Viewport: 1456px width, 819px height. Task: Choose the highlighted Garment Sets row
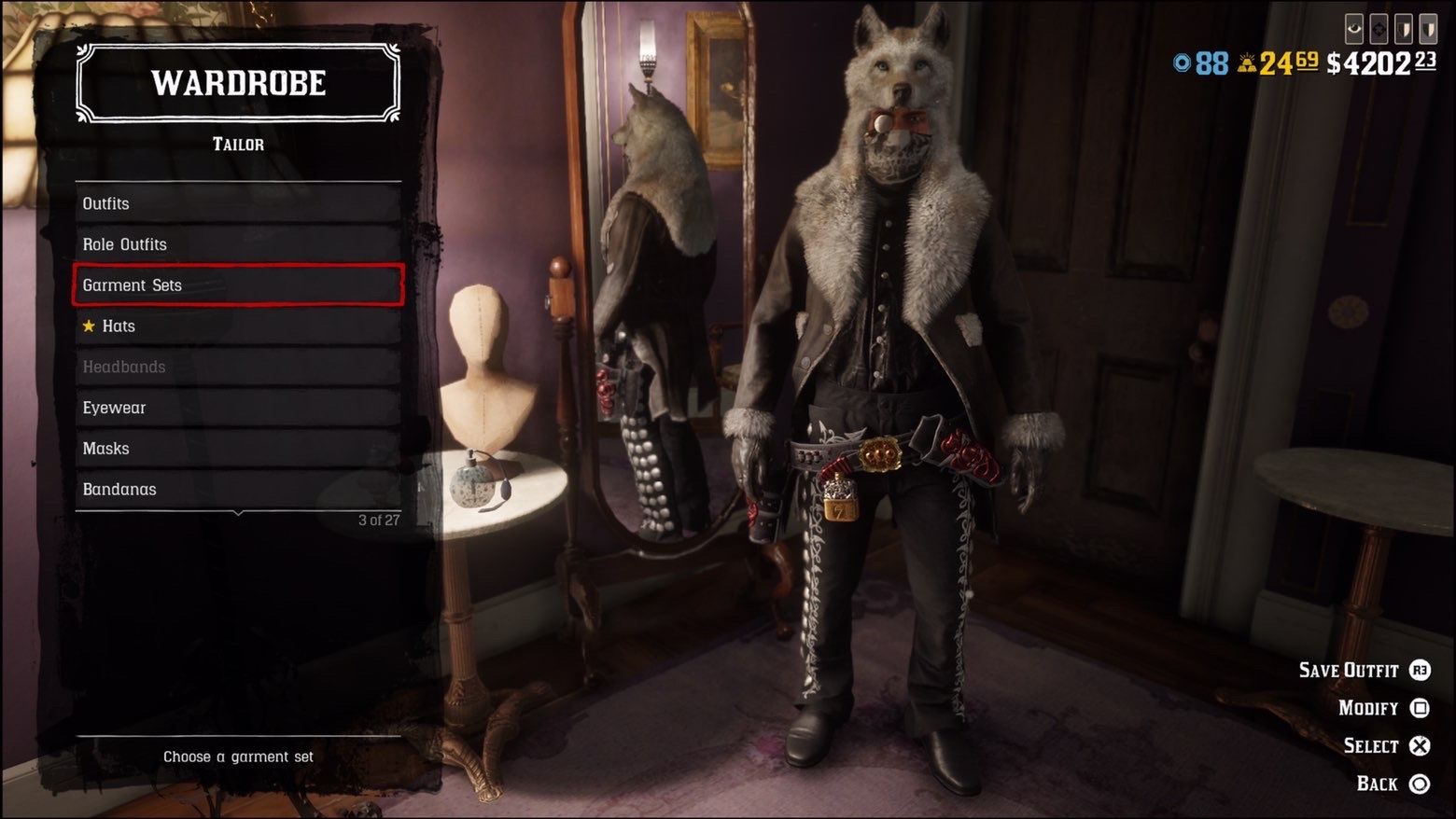238,285
